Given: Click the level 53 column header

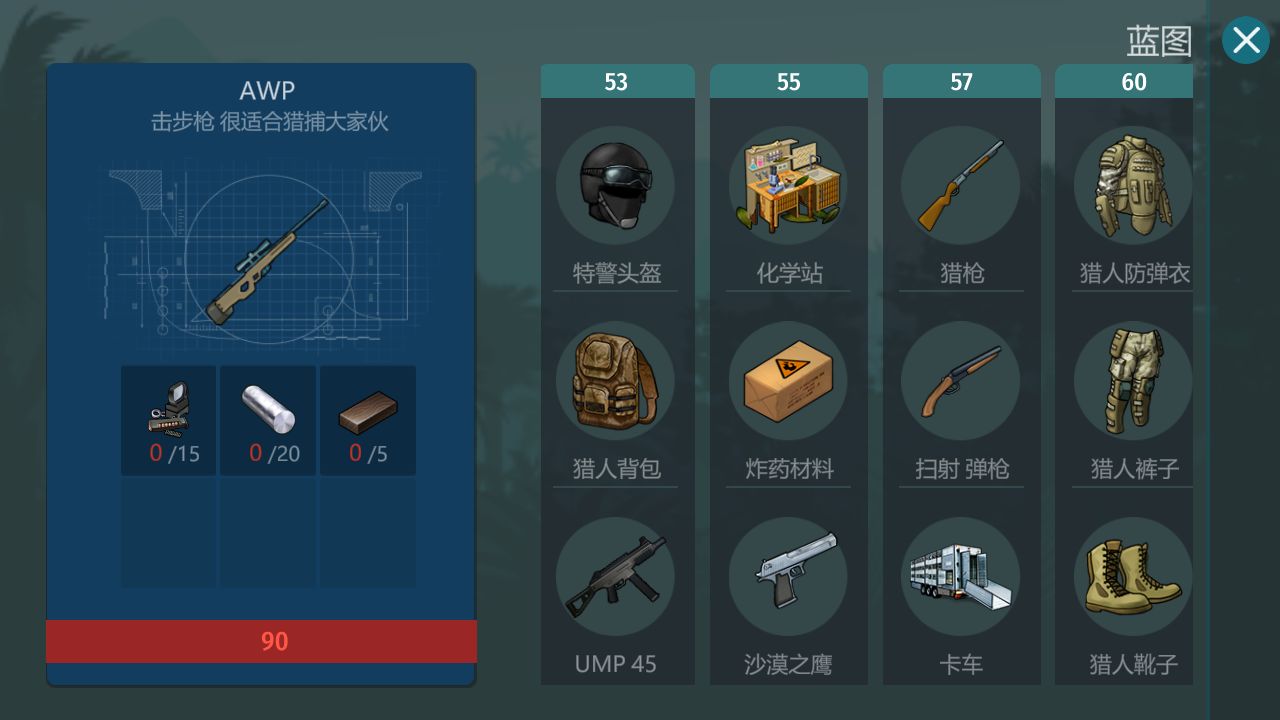Looking at the screenshot, I should point(617,80).
